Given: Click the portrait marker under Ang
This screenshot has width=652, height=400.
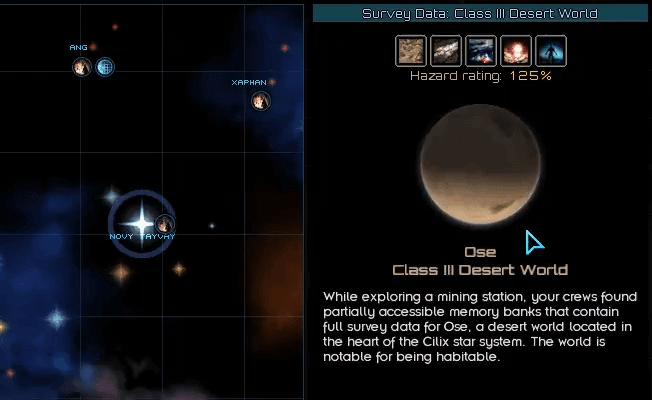Looking at the screenshot, I should [x=82, y=67].
